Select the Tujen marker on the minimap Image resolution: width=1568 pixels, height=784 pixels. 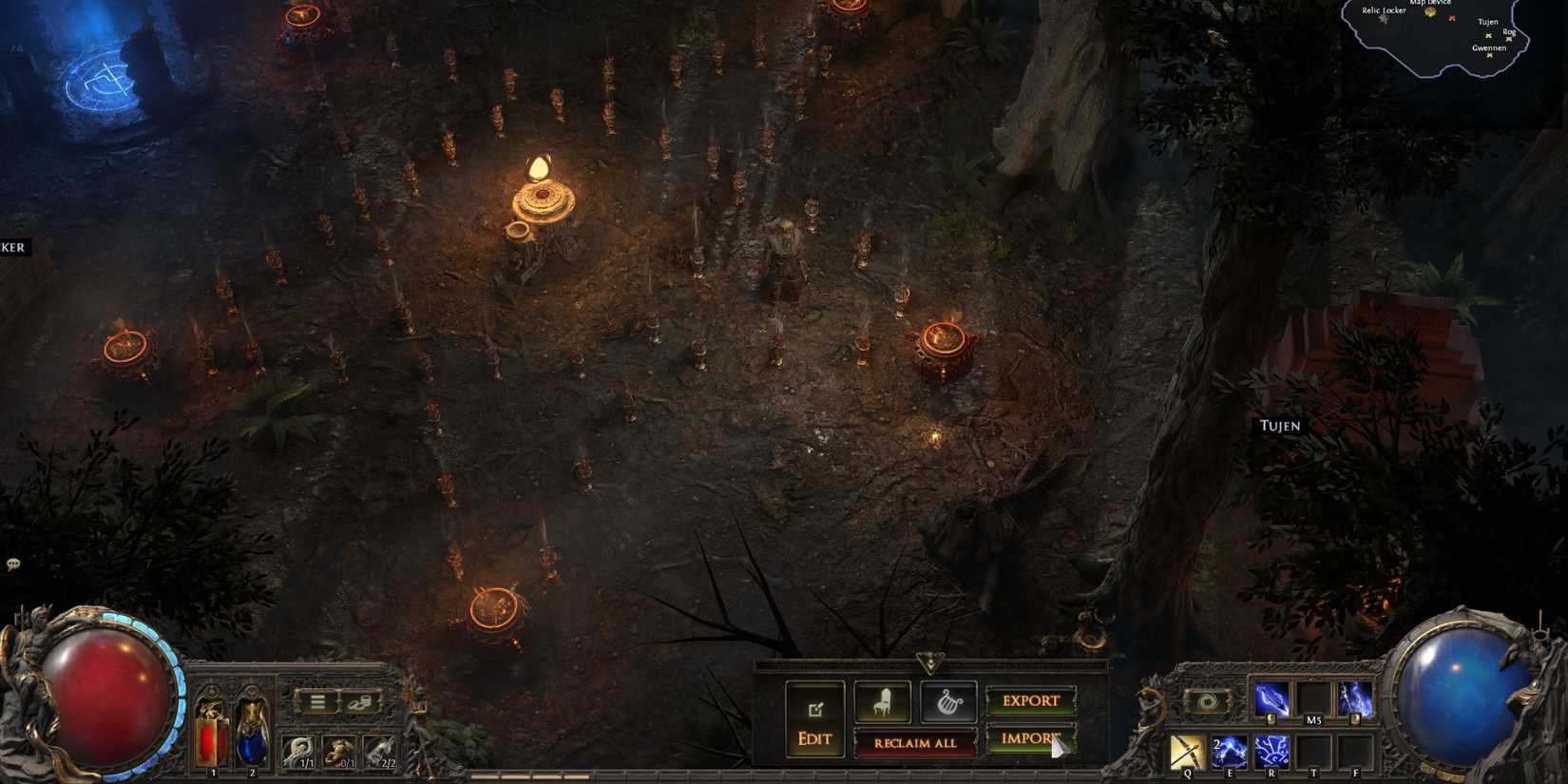click(1488, 36)
